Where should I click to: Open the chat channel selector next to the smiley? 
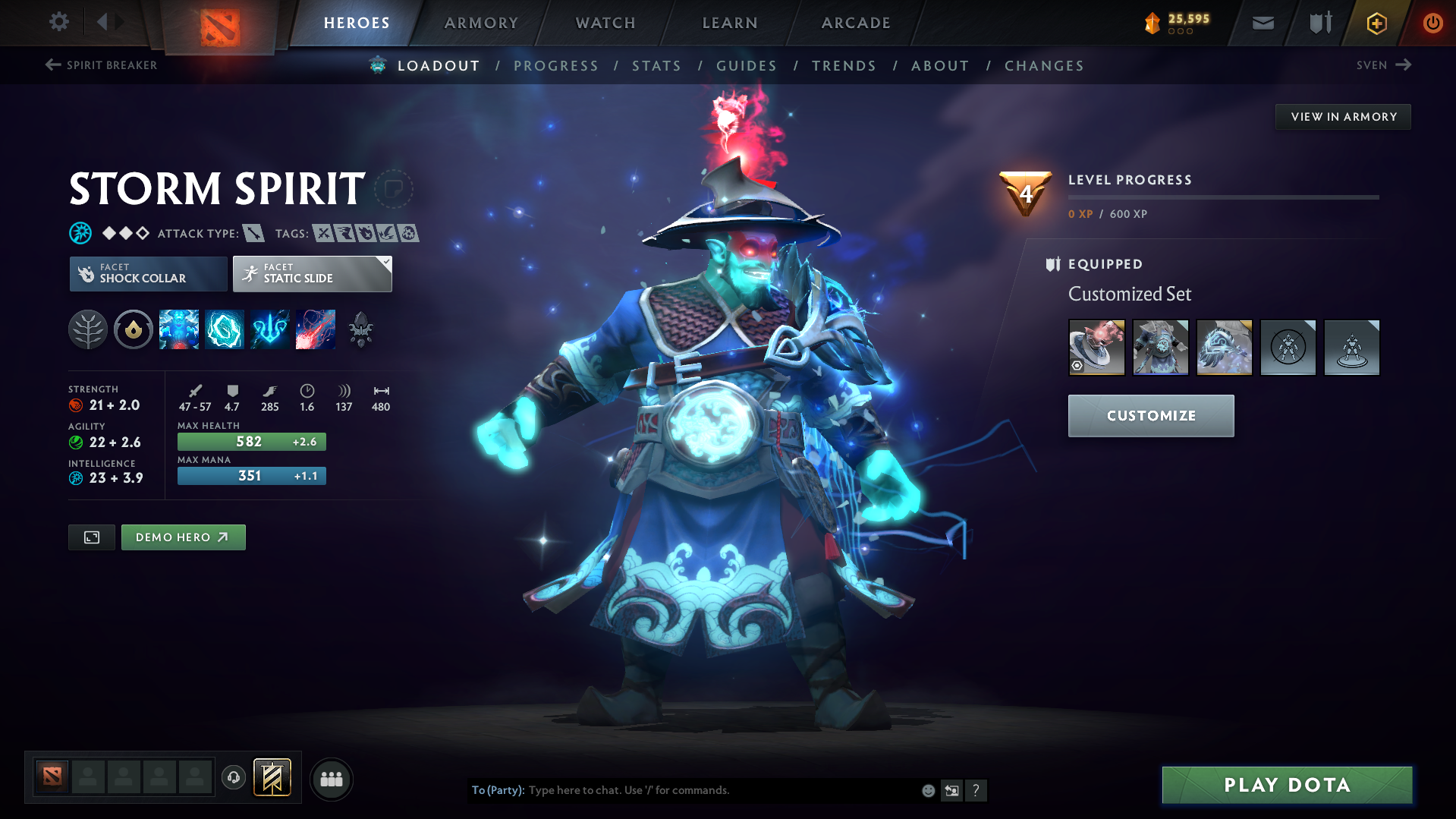pyautogui.click(x=951, y=790)
